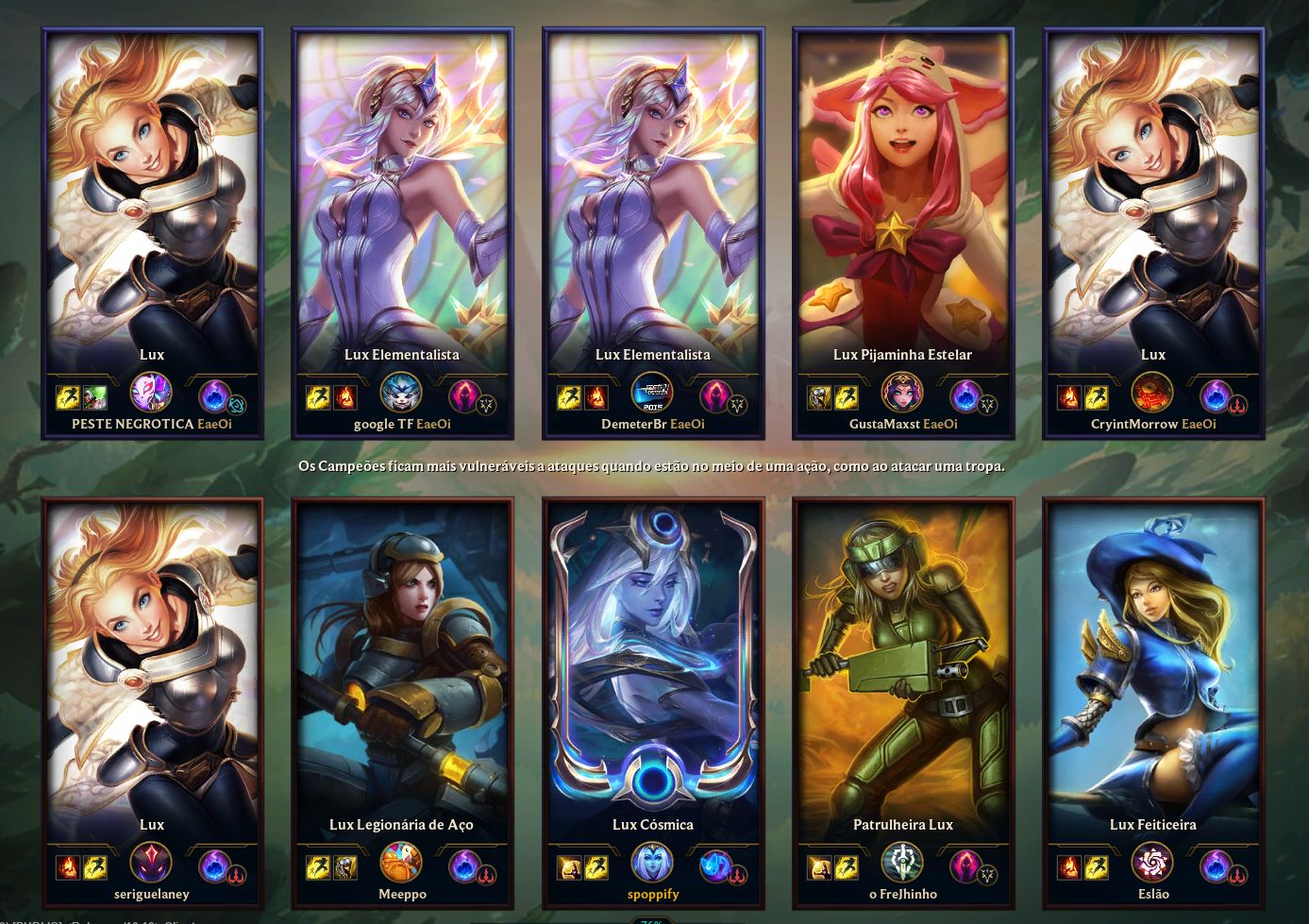Select the Lux Cósmica splash card

654,661
